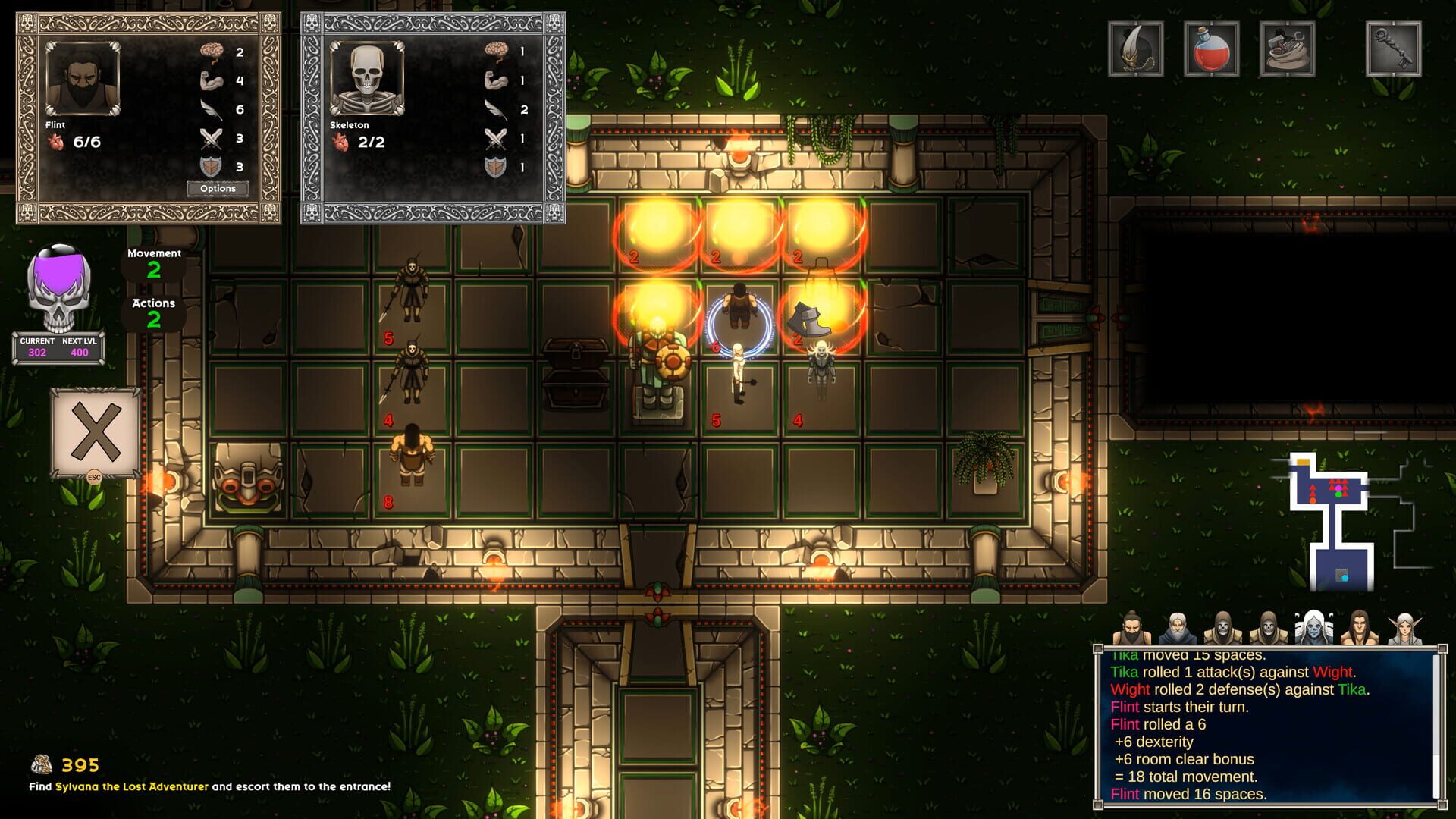Image resolution: width=1456 pixels, height=819 pixels.
Task: Select the long-haired barbarian turn portrait
Action: [x=1359, y=628]
